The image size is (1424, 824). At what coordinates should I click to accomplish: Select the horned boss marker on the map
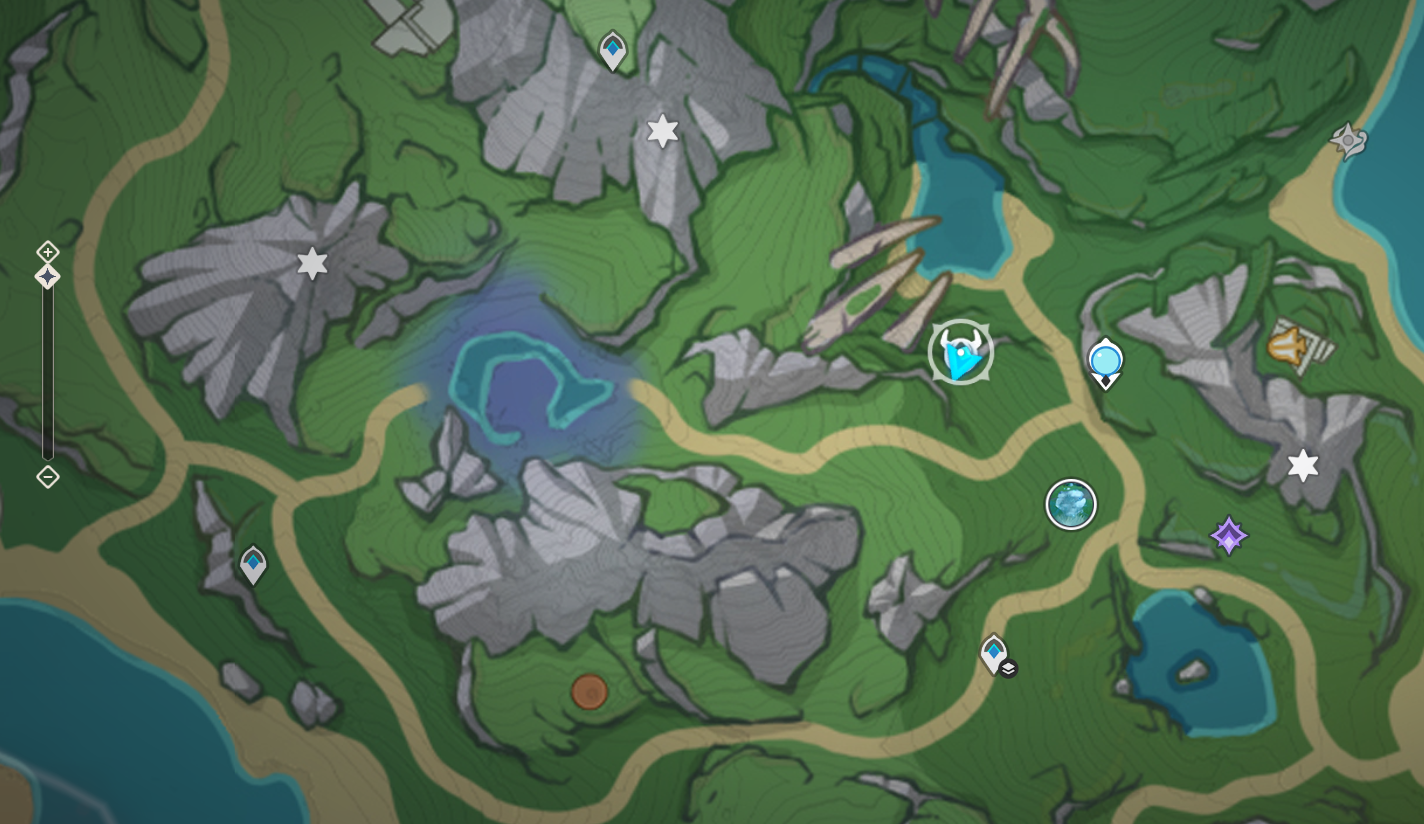960,351
